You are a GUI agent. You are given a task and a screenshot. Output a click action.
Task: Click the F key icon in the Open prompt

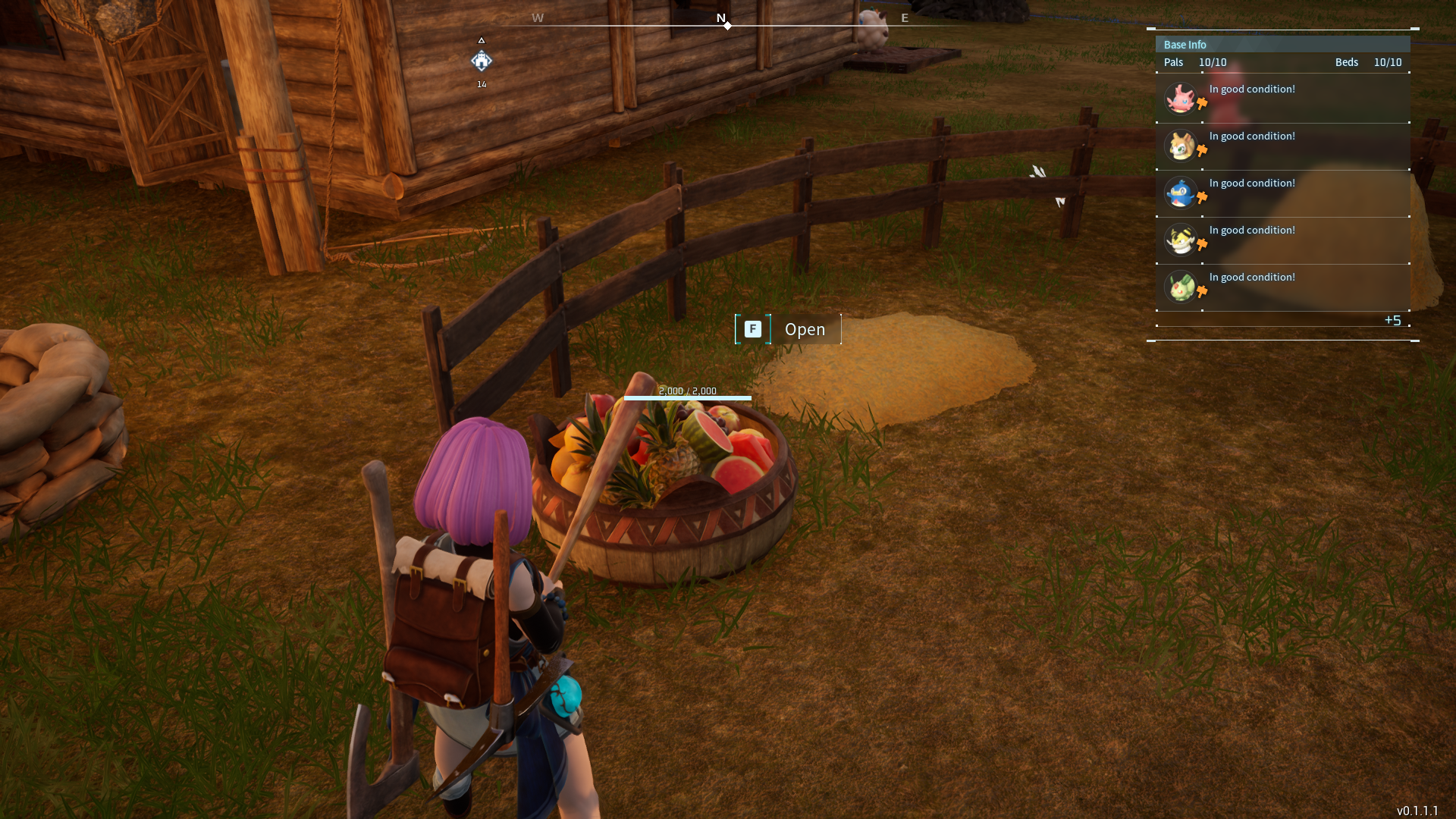pyautogui.click(x=752, y=329)
